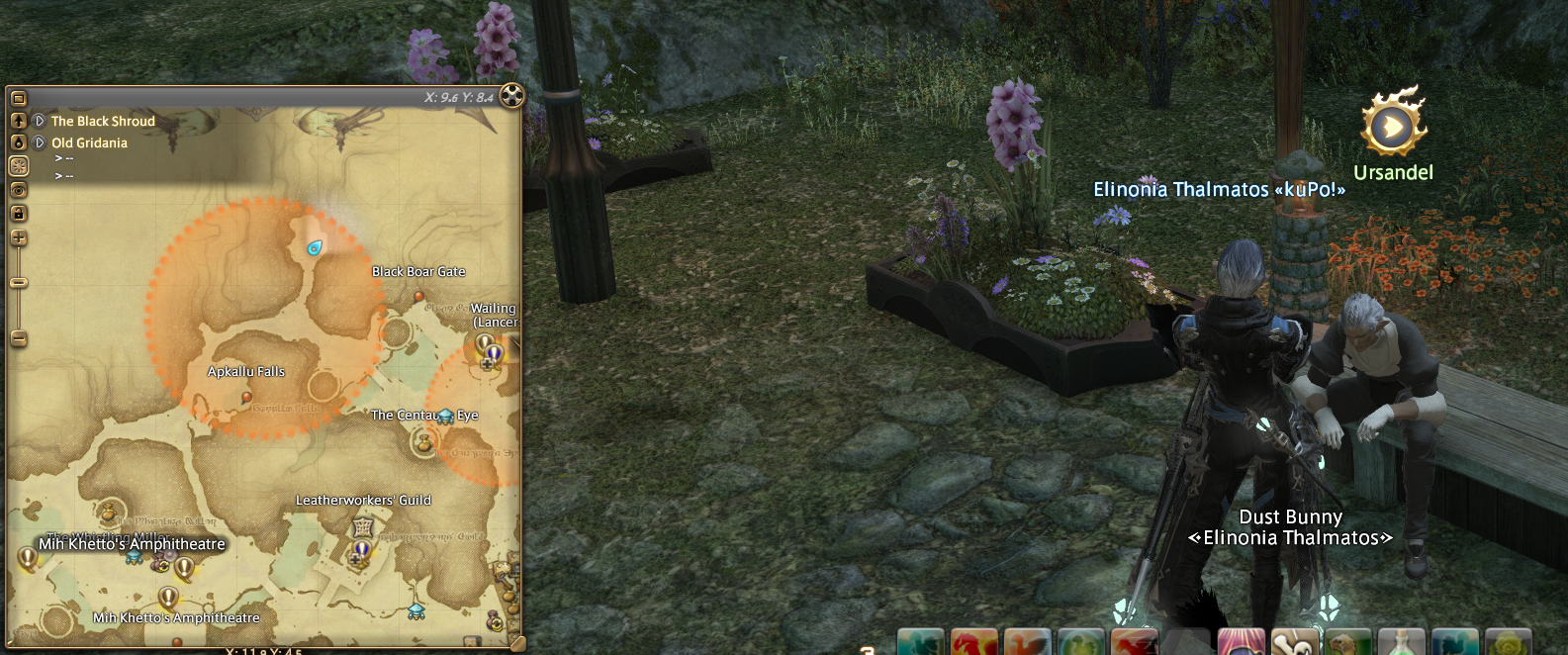Toggle the eye-shaped map visibility button
The image size is (1568, 655).
point(18,189)
